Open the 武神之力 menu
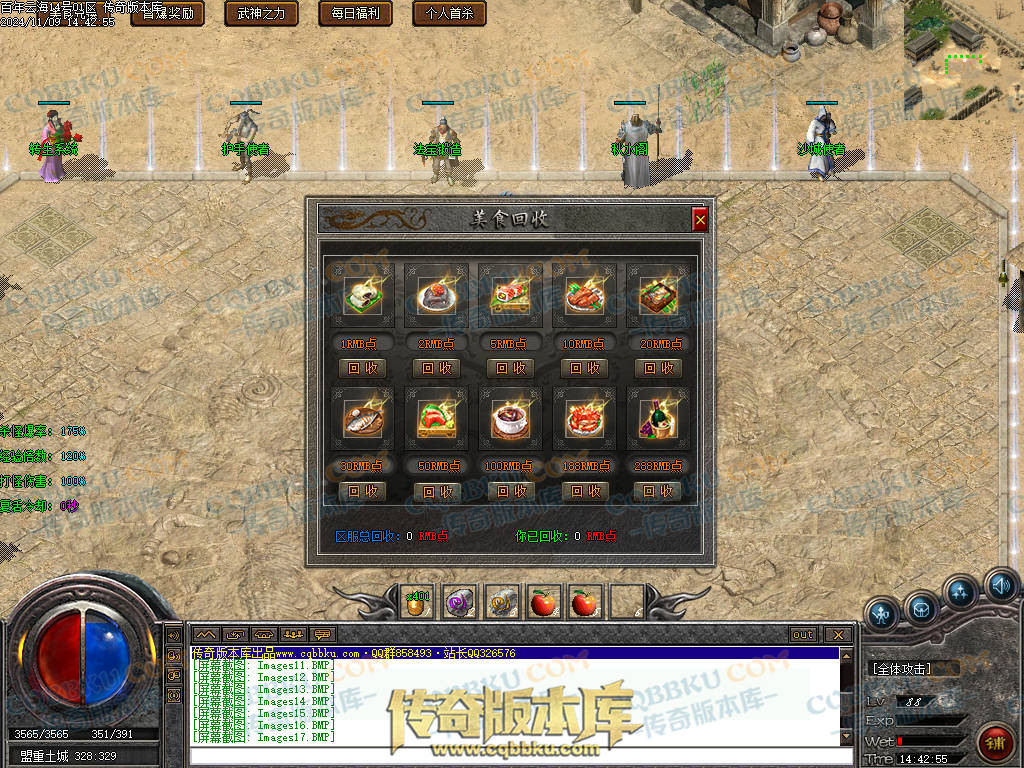 [262, 14]
